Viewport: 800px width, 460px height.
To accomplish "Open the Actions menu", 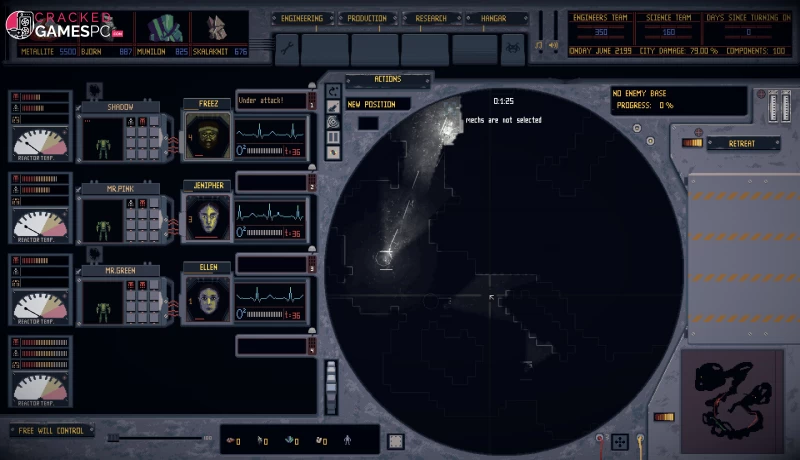I will [387, 80].
